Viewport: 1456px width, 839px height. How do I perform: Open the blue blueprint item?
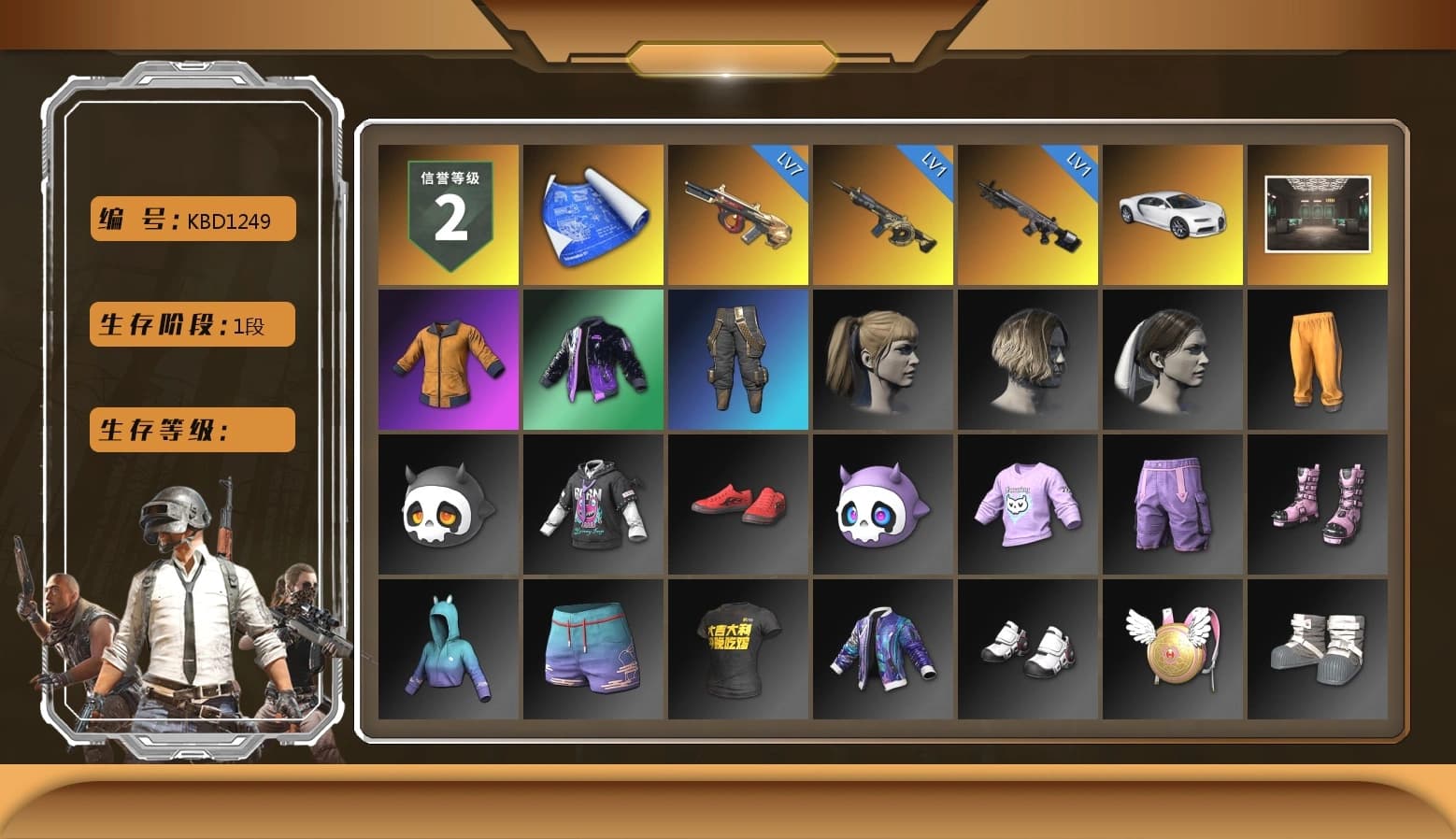592,215
